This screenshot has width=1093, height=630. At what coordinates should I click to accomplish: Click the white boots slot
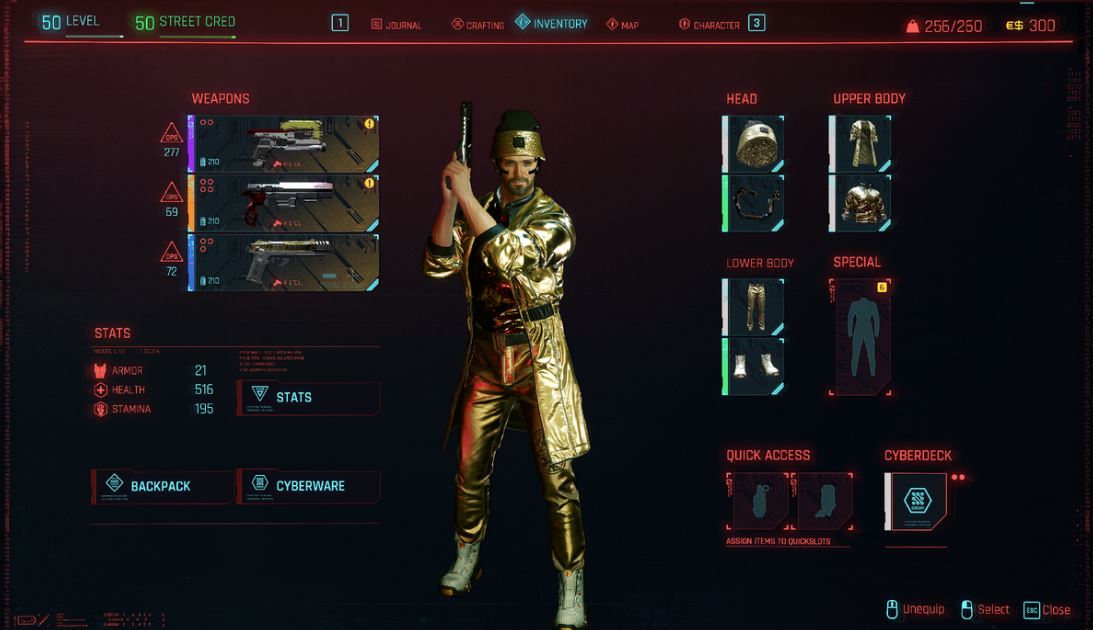[754, 366]
